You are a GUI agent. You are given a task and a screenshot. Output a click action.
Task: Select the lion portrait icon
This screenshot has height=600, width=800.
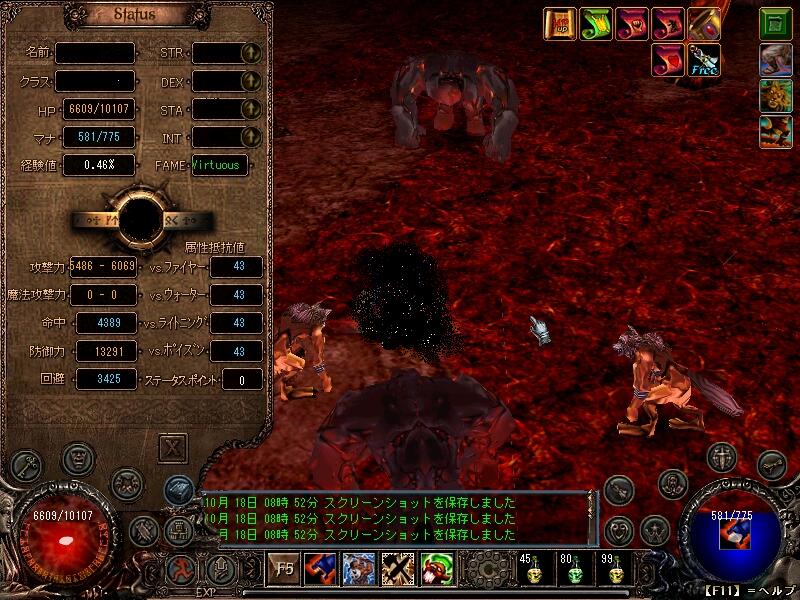click(774, 96)
